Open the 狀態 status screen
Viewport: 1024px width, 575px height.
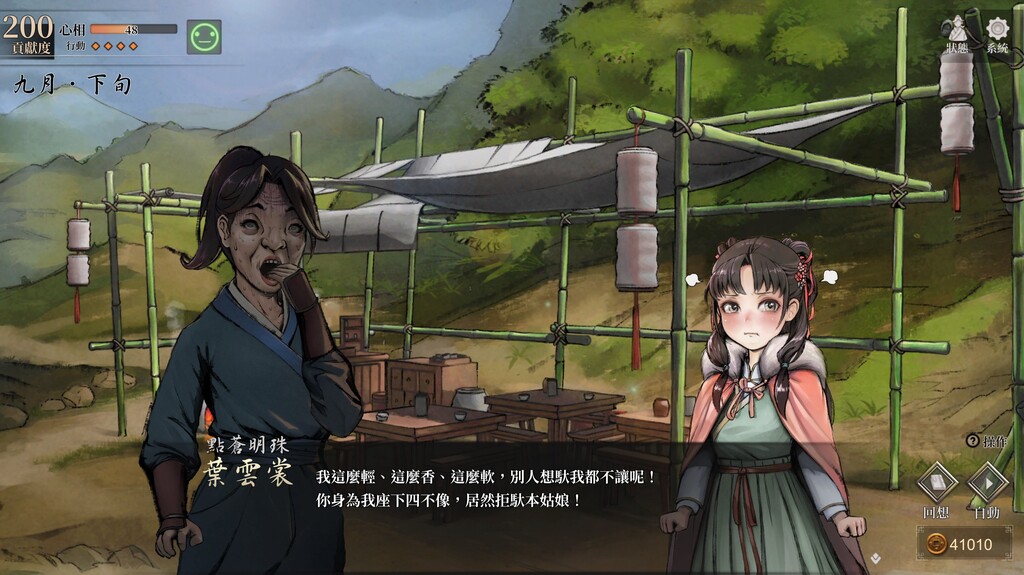(x=956, y=32)
